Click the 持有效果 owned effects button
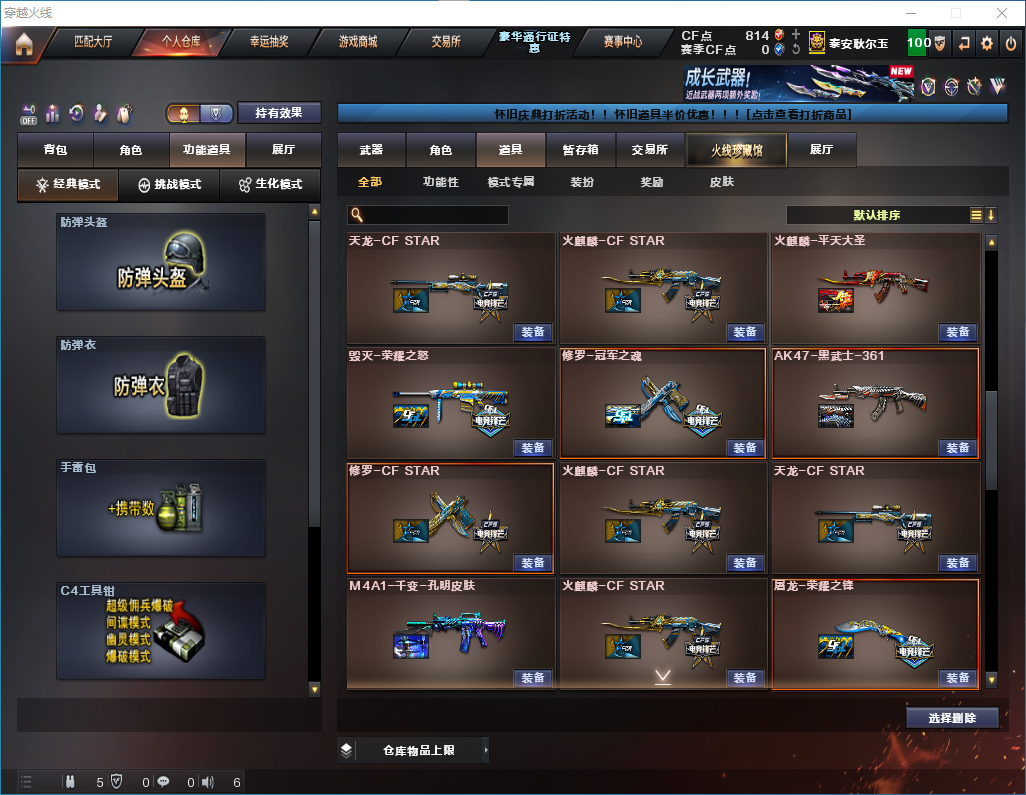This screenshot has width=1026, height=795. click(279, 113)
